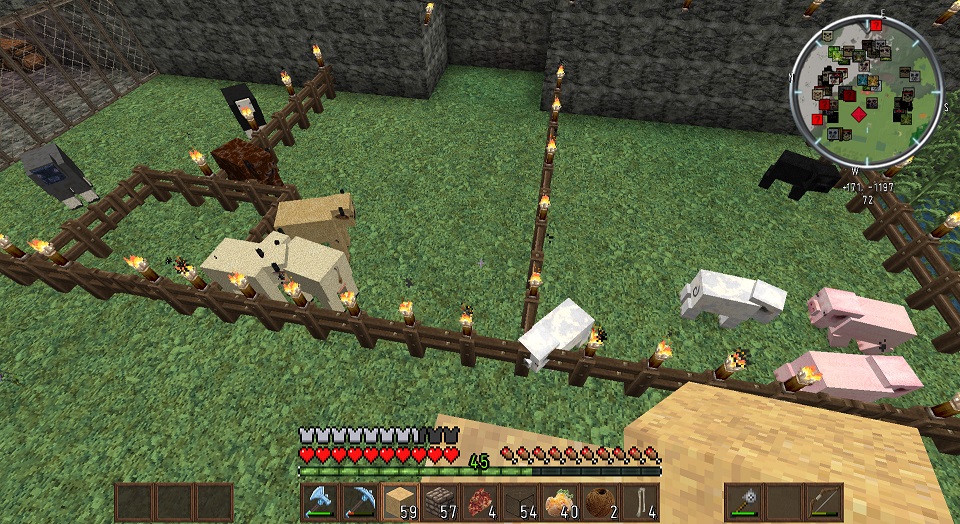The height and width of the screenshot is (524, 960).
Task: Click the mace weapon slot
Action: tap(745, 501)
